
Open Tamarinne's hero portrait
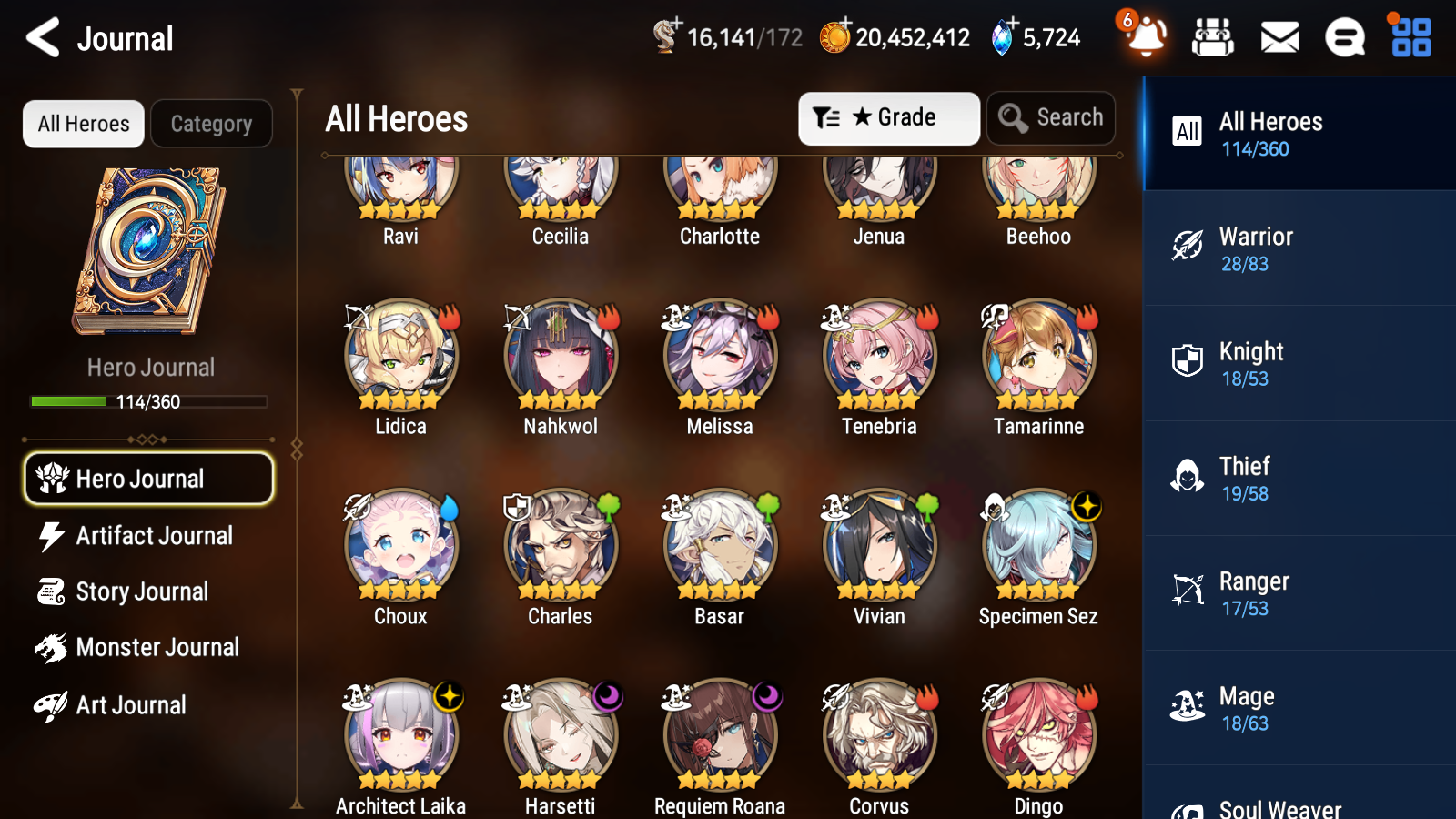1038,362
